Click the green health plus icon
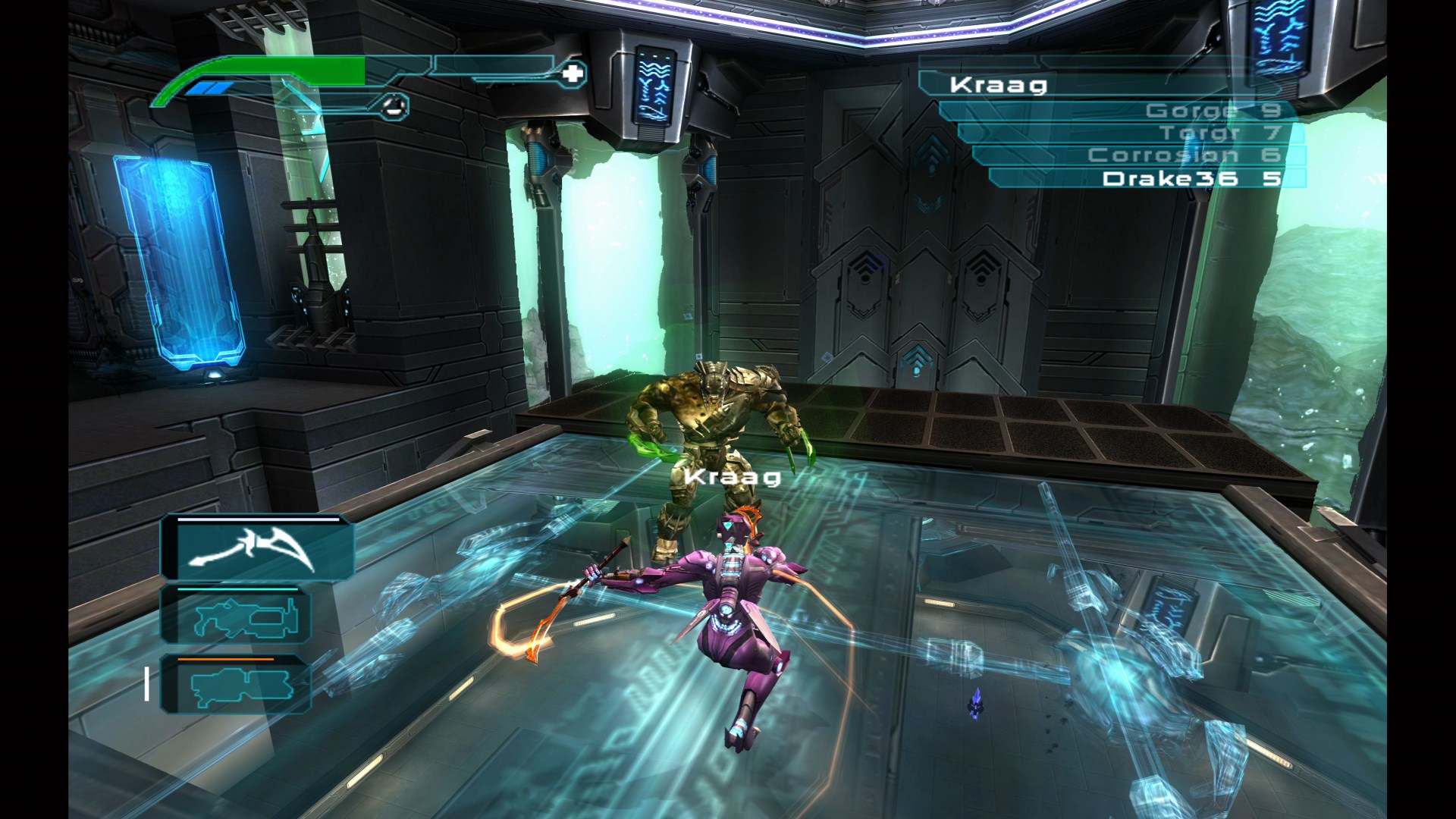The height and width of the screenshot is (819, 1456). [x=573, y=75]
